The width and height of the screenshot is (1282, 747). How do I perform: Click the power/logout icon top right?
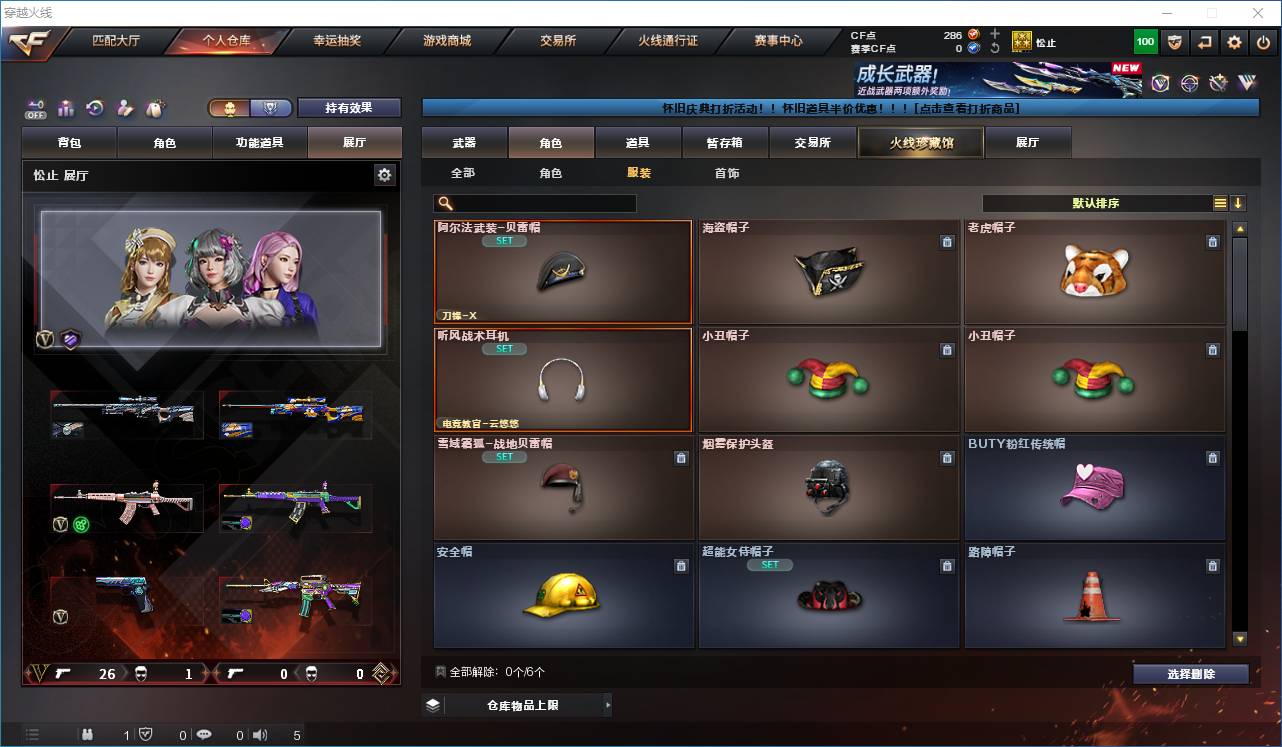tap(1263, 42)
